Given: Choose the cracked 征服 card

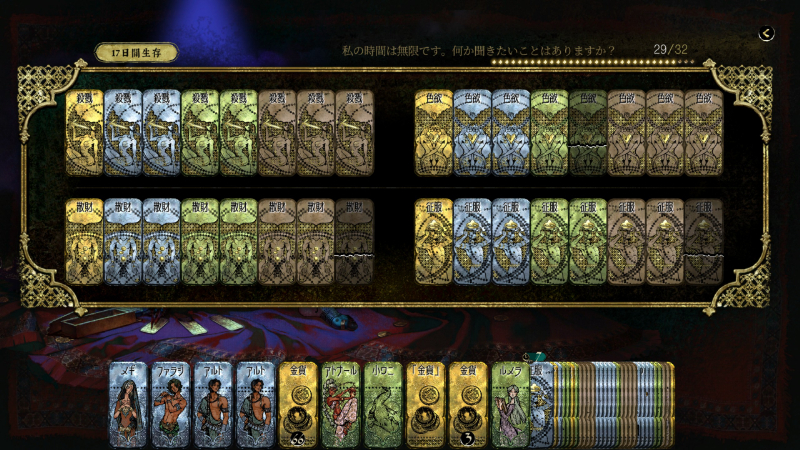Looking at the screenshot, I should 704,241.
